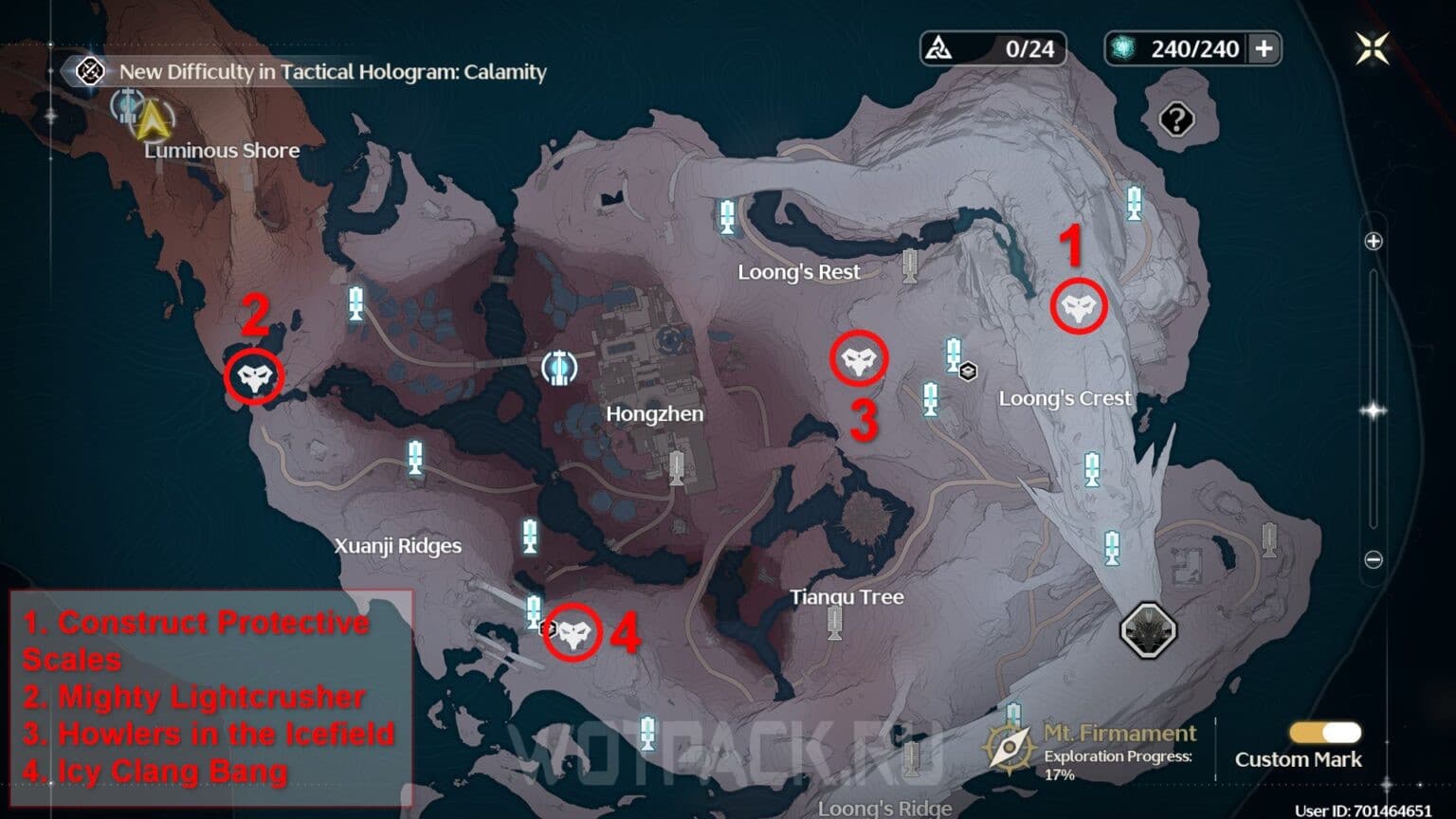The image size is (1456, 819).
Task: Select boss marker 2 on the western shore
Action: click(254, 377)
